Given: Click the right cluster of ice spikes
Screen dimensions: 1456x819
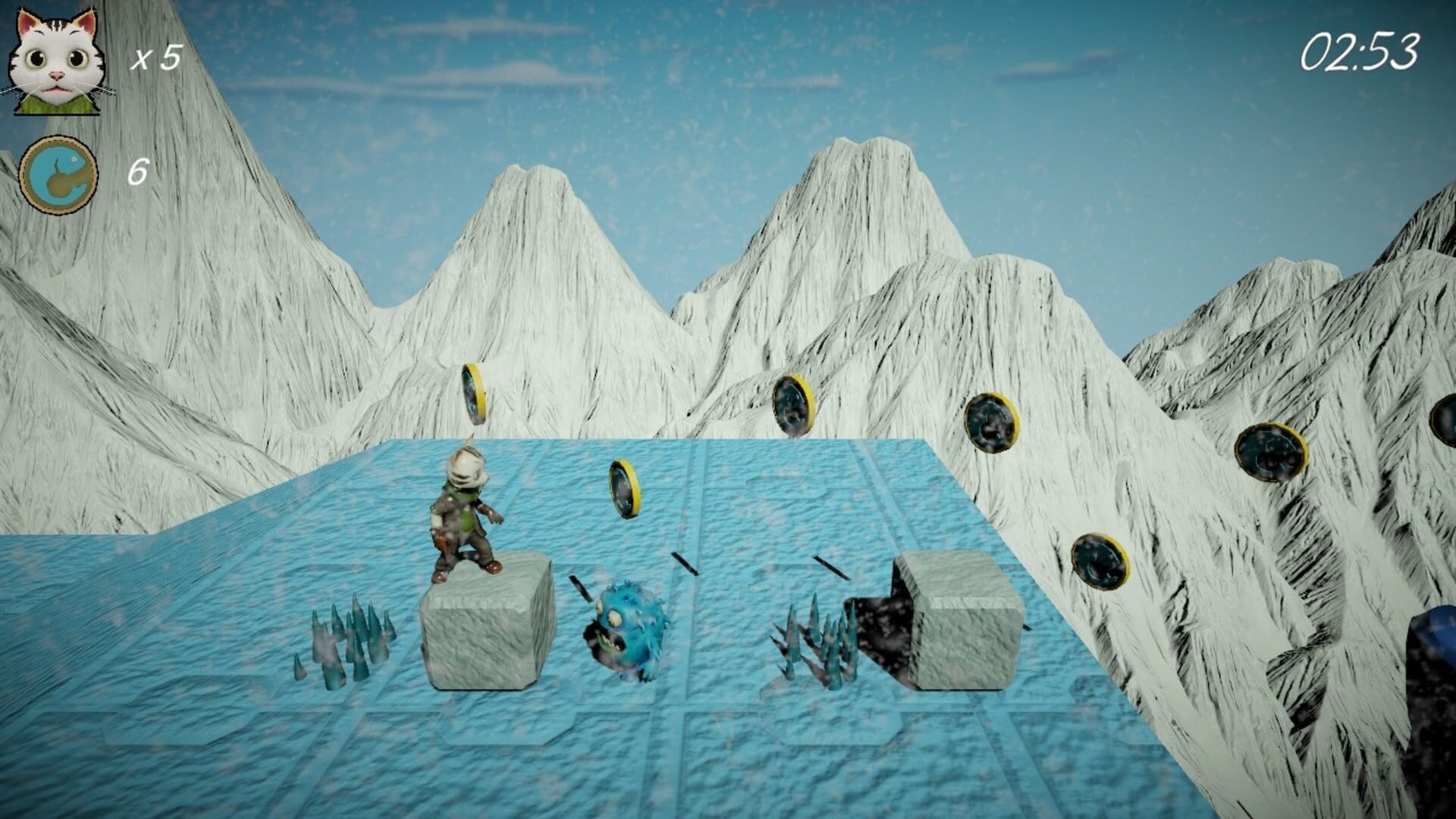Looking at the screenshot, I should click(815, 637).
